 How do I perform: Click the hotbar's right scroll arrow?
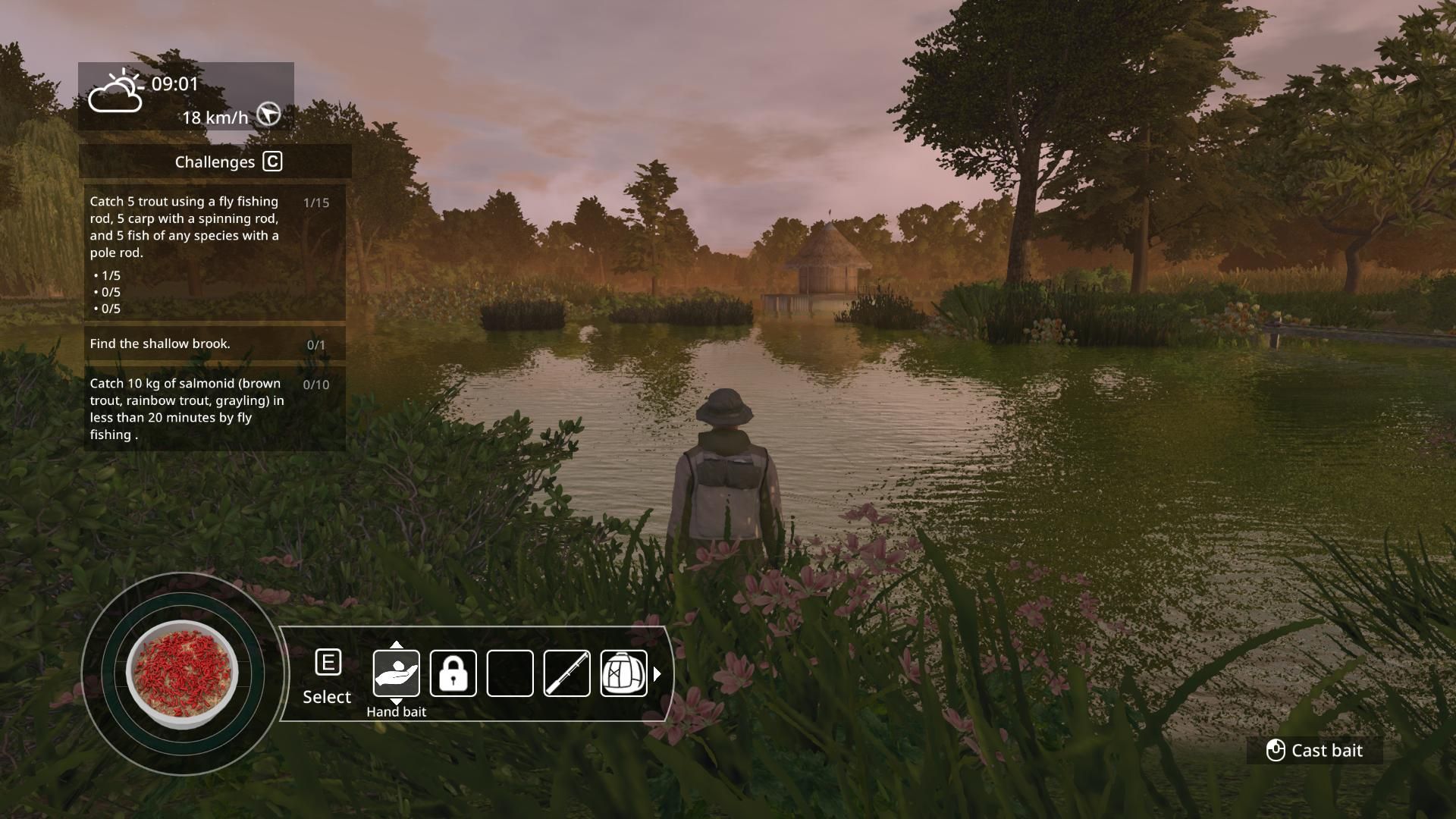click(657, 673)
